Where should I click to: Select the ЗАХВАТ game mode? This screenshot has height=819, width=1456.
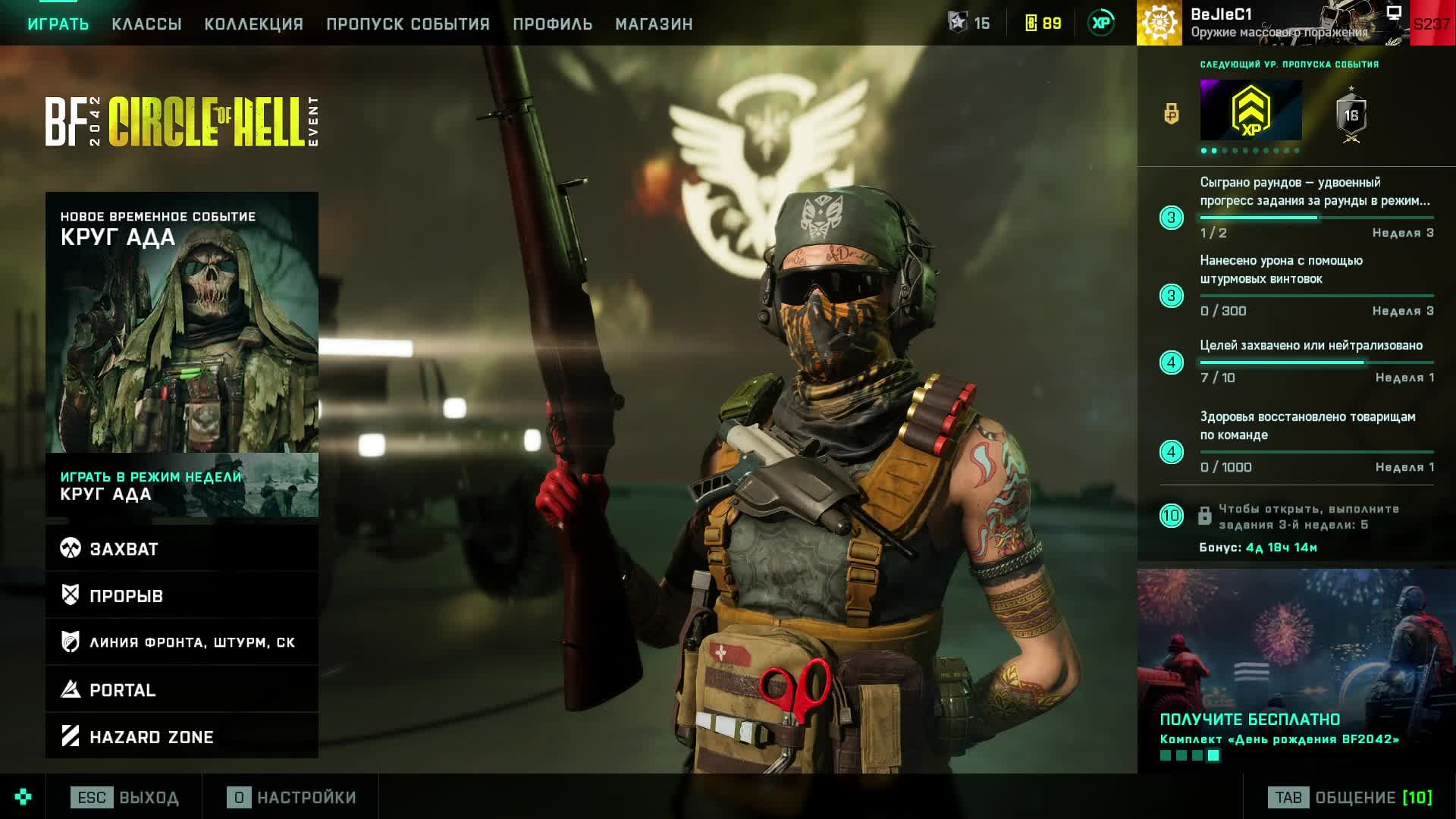(182, 549)
